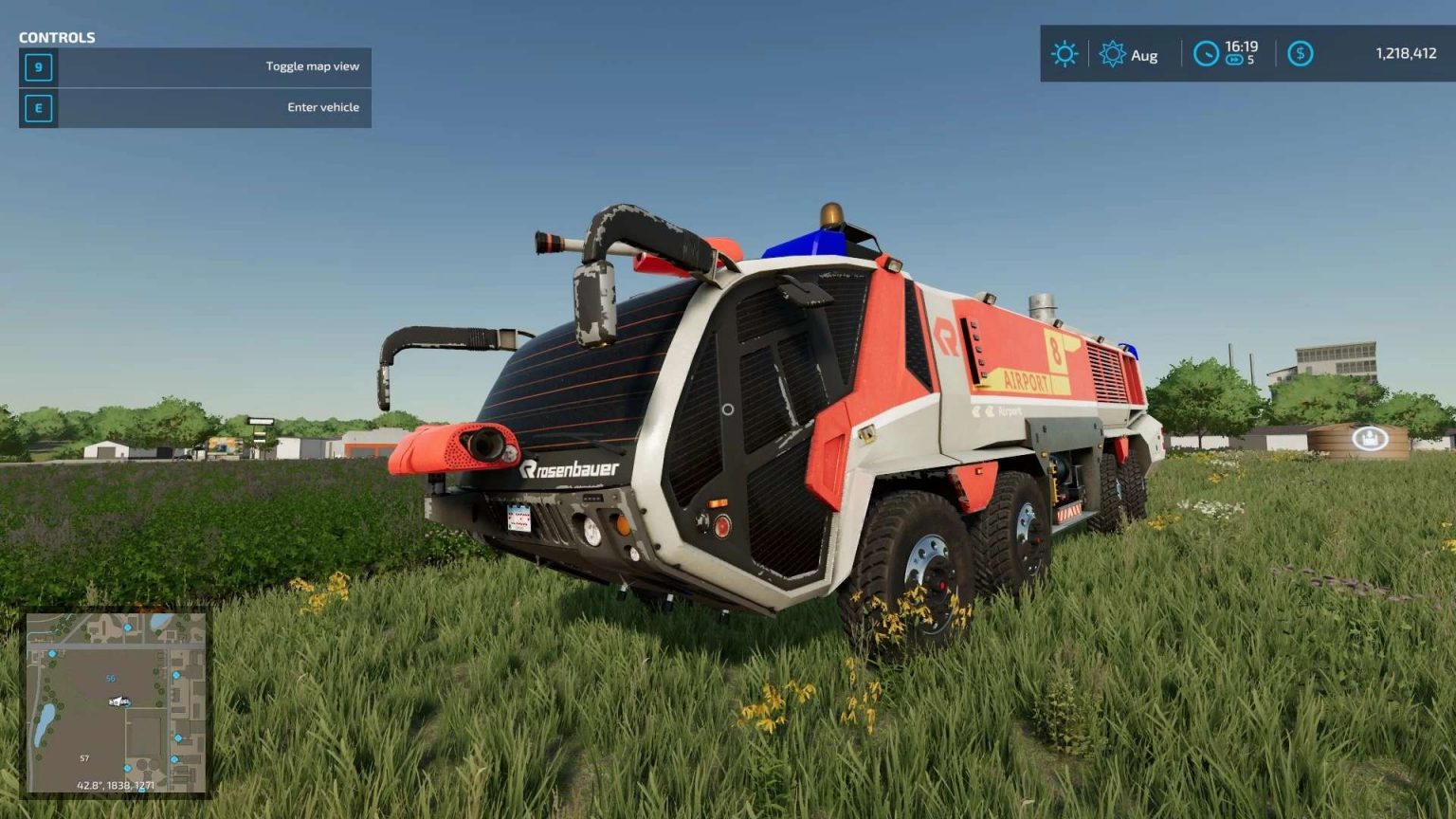Click the account balance 1,218,412
1456x819 pixels.
coord(1406,54)
